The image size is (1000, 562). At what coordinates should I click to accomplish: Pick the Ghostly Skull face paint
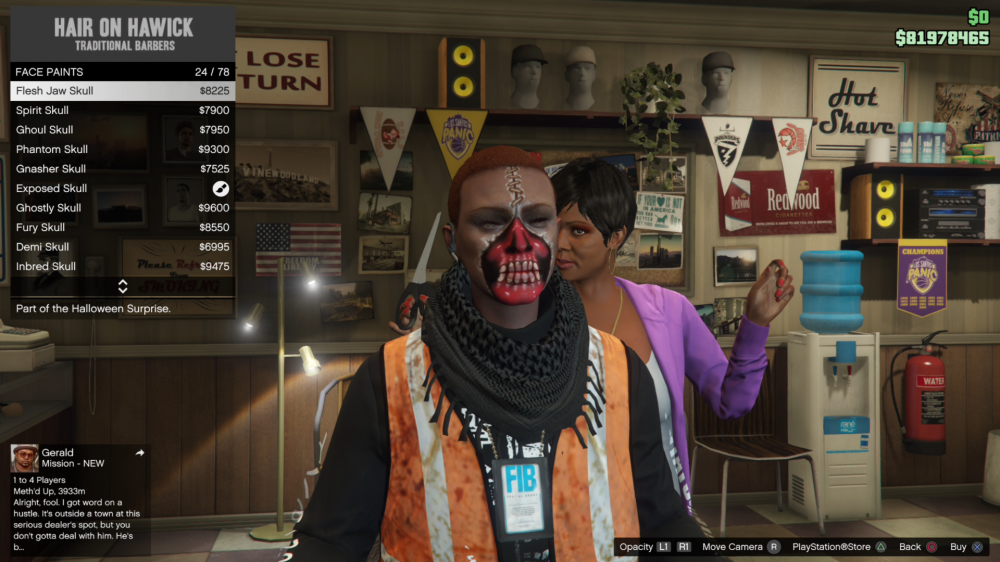pos(122,208)
